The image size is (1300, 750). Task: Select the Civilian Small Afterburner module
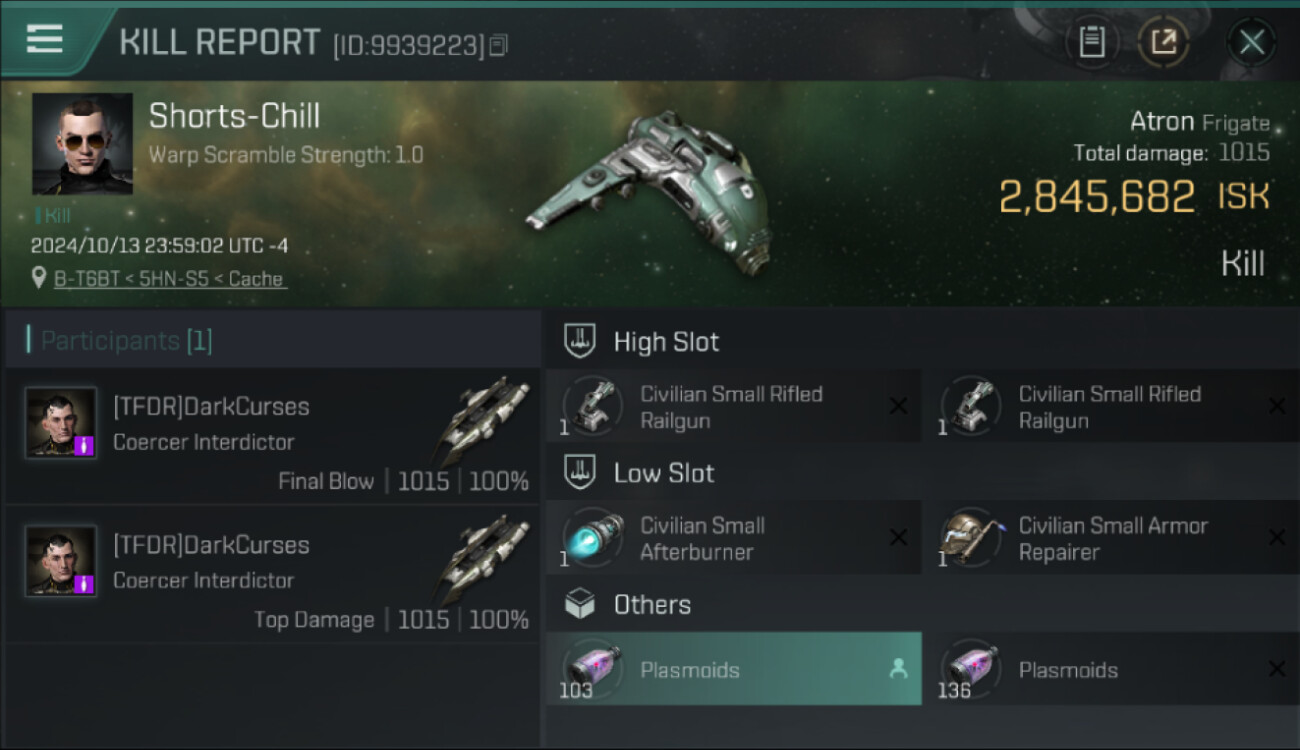[x=732, y=539]
